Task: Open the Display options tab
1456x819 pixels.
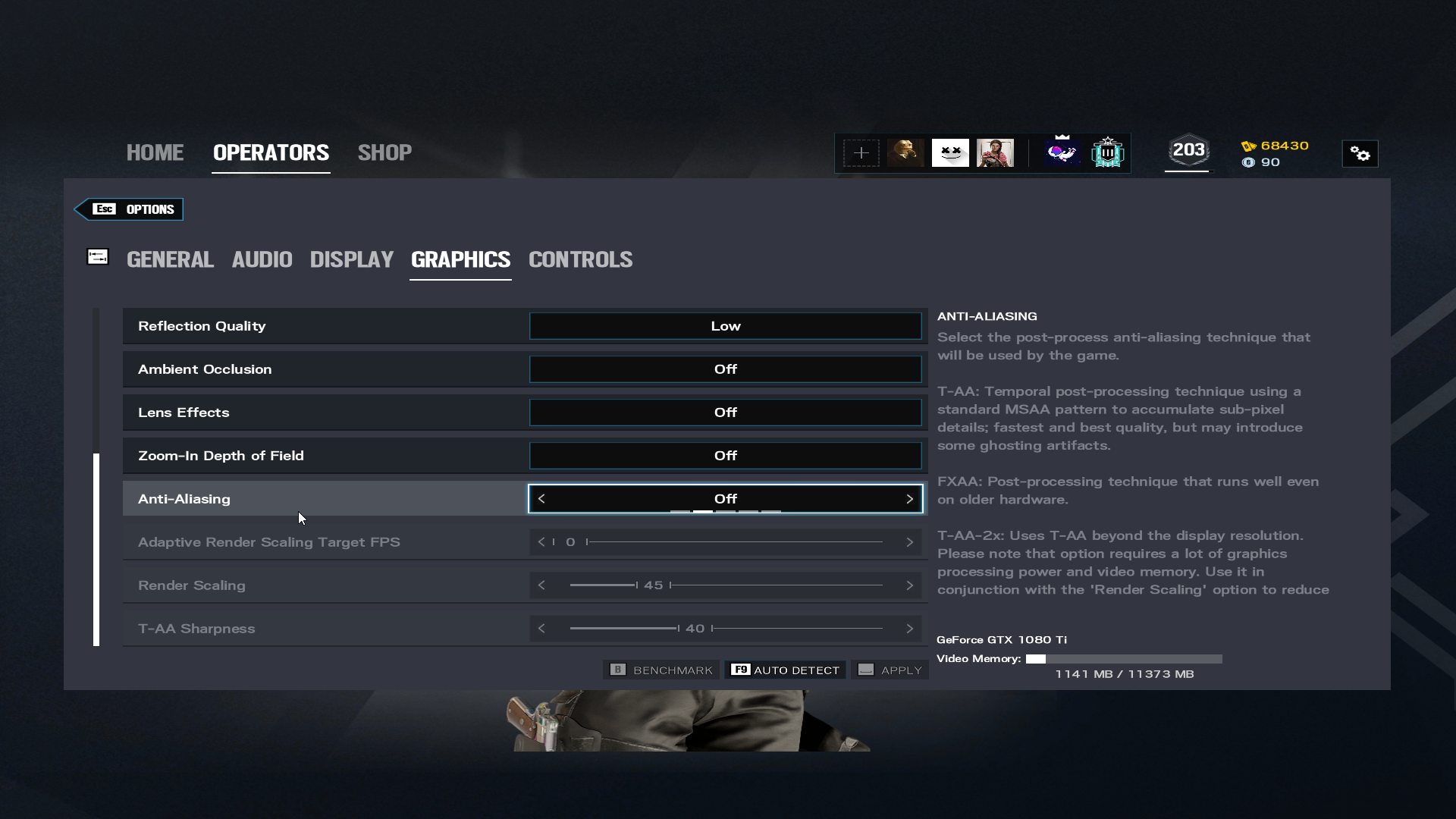Action: coord(351,259)
